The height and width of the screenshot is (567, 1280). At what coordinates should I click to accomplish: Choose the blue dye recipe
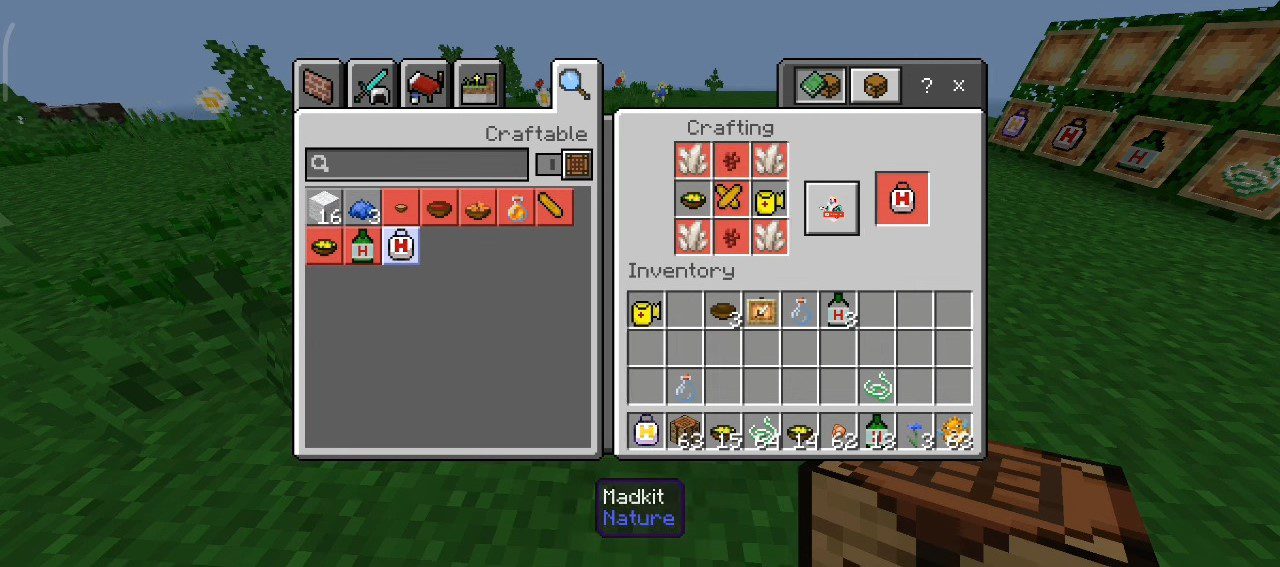(362, 208)
